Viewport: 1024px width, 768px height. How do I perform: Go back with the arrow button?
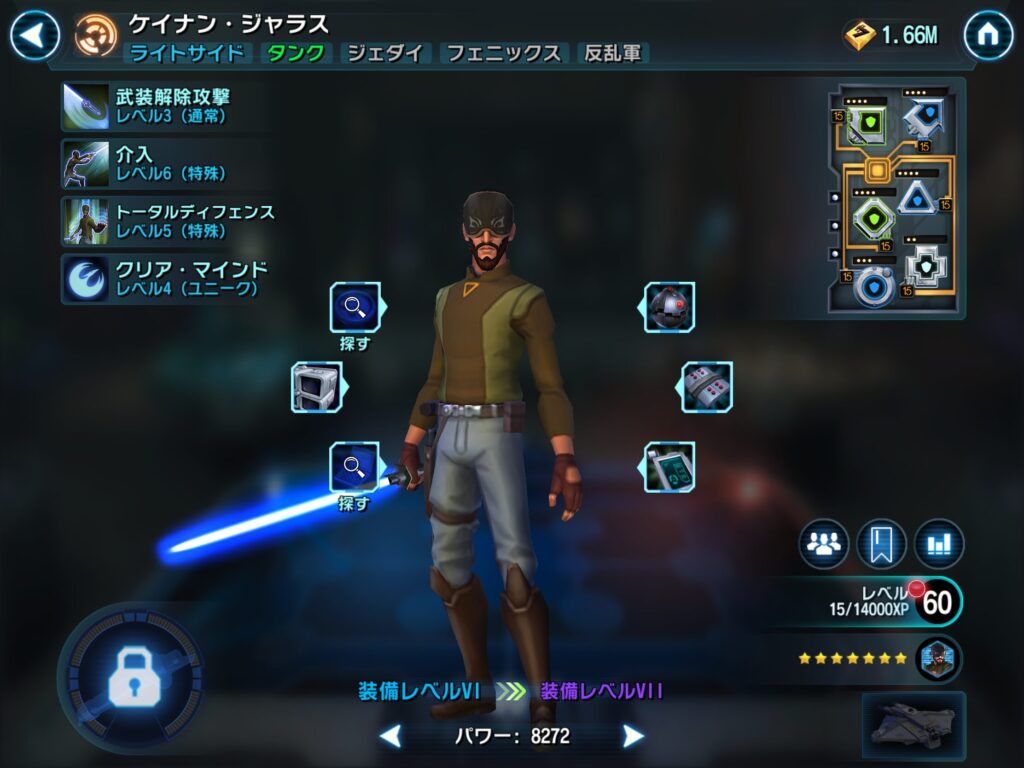tap(35, 36)
